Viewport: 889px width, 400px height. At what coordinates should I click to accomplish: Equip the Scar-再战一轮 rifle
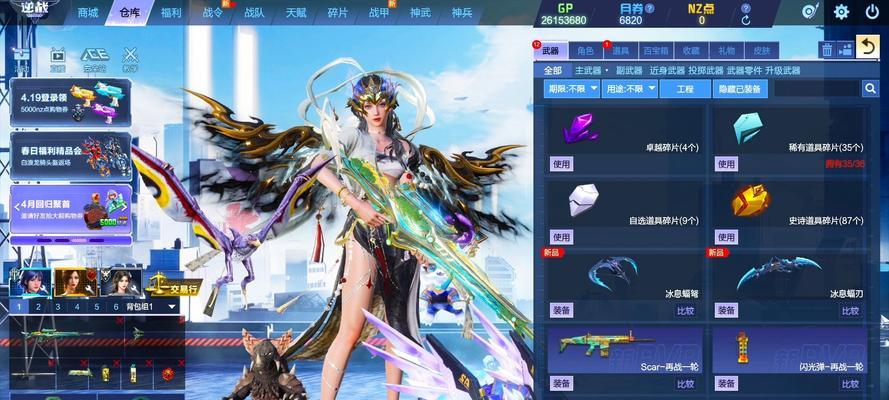(561, 383)
